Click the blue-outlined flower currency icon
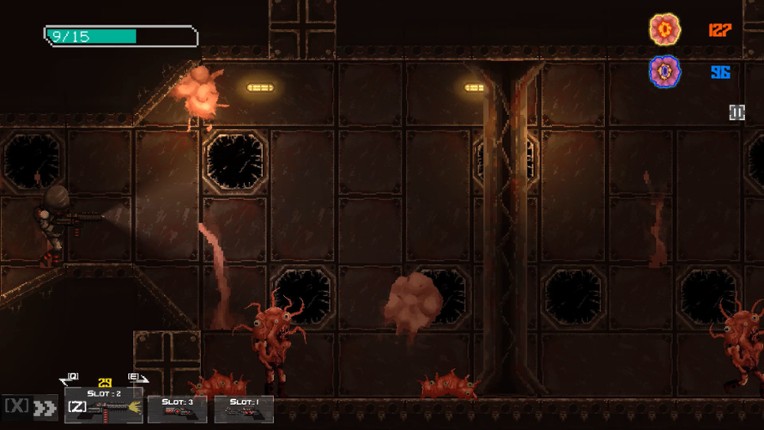The height and width of the screenshot is (430, 764). pyautogui.click(x=665, y=72)
